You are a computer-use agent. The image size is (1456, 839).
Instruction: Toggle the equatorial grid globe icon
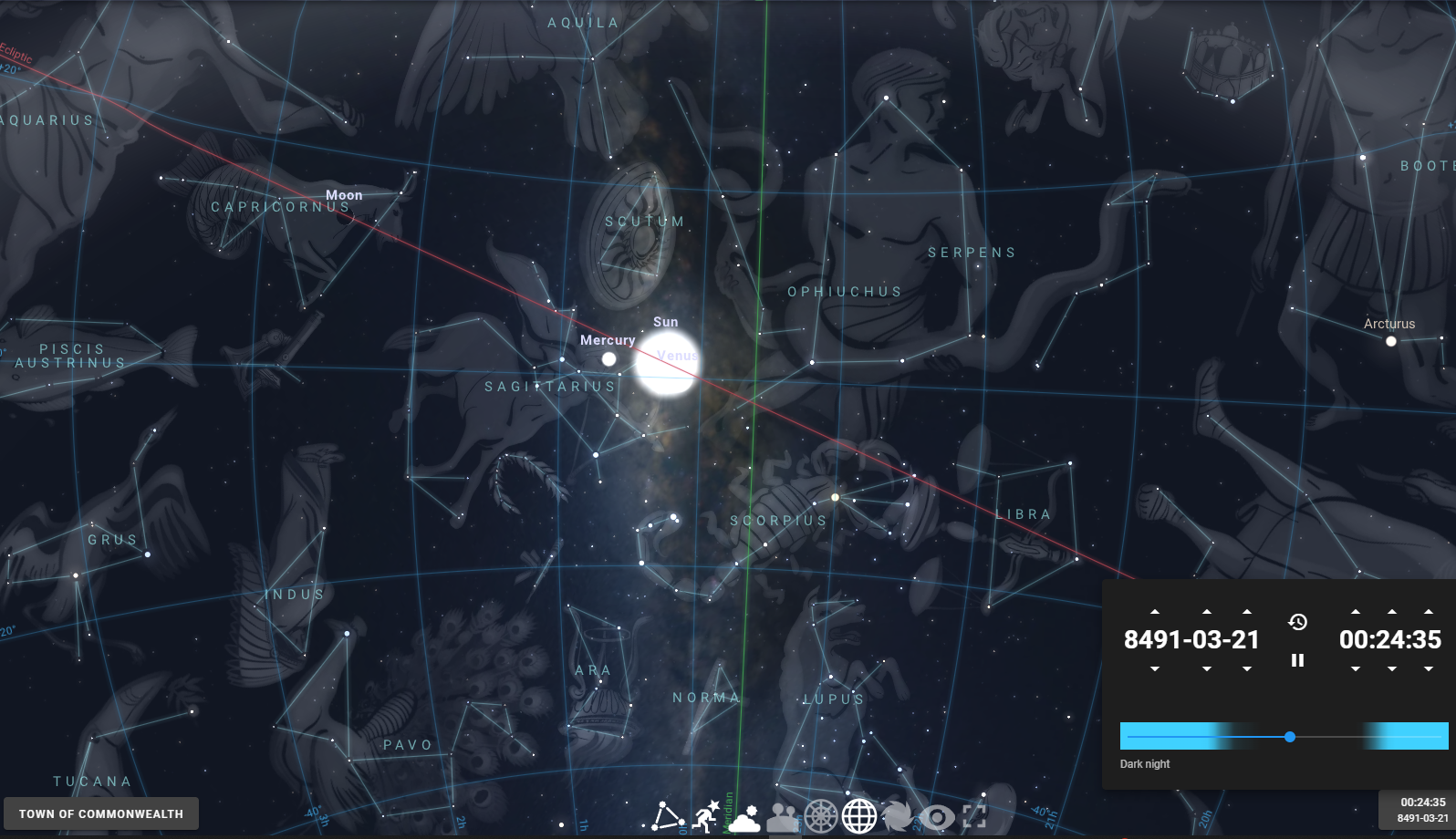coord(858,816)
